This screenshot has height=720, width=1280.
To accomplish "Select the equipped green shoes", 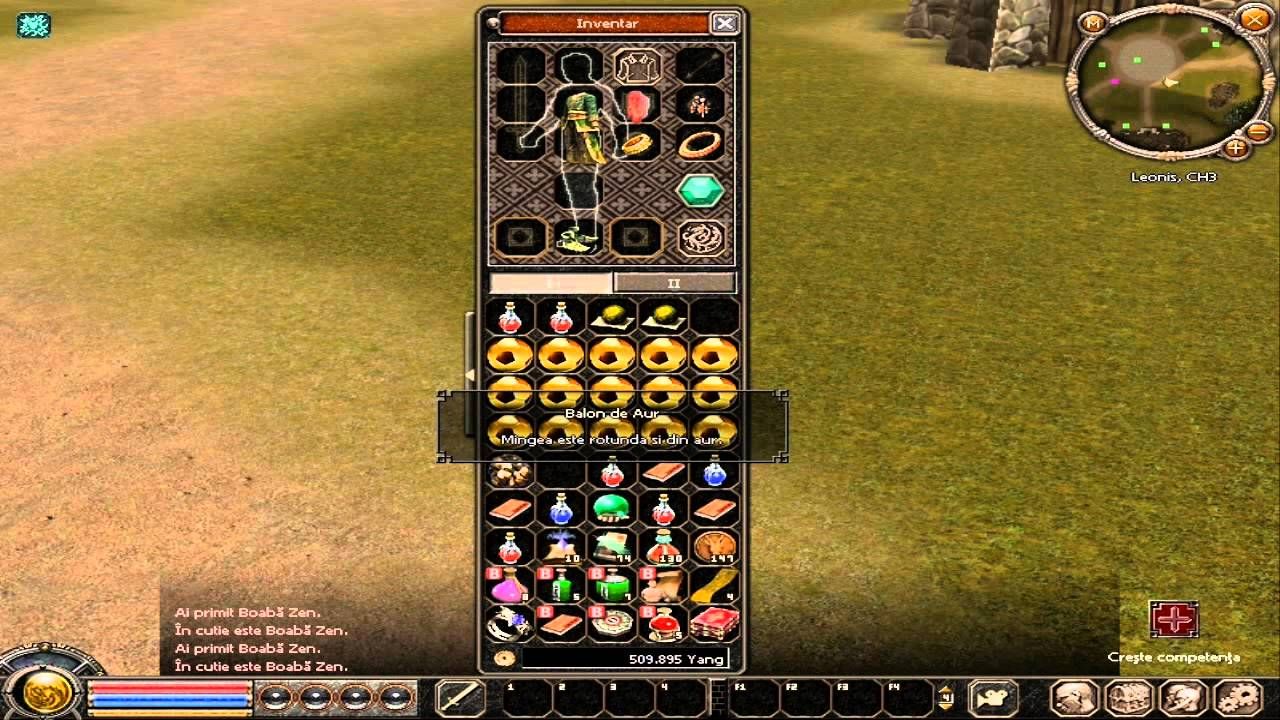I will click(x=578, y=239).
